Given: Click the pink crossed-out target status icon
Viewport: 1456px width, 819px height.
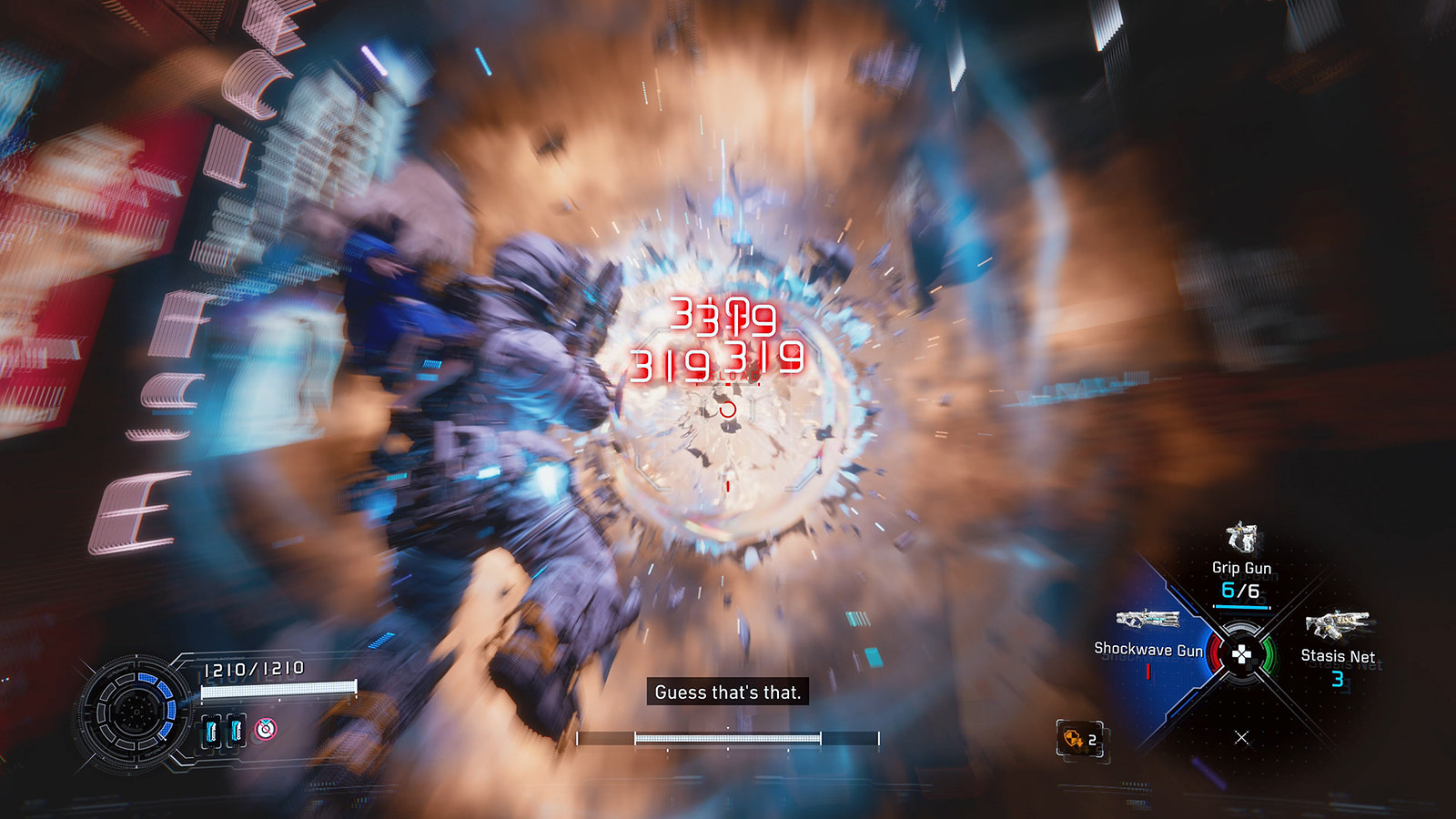Looking at the screenshot, I should 265,729.
